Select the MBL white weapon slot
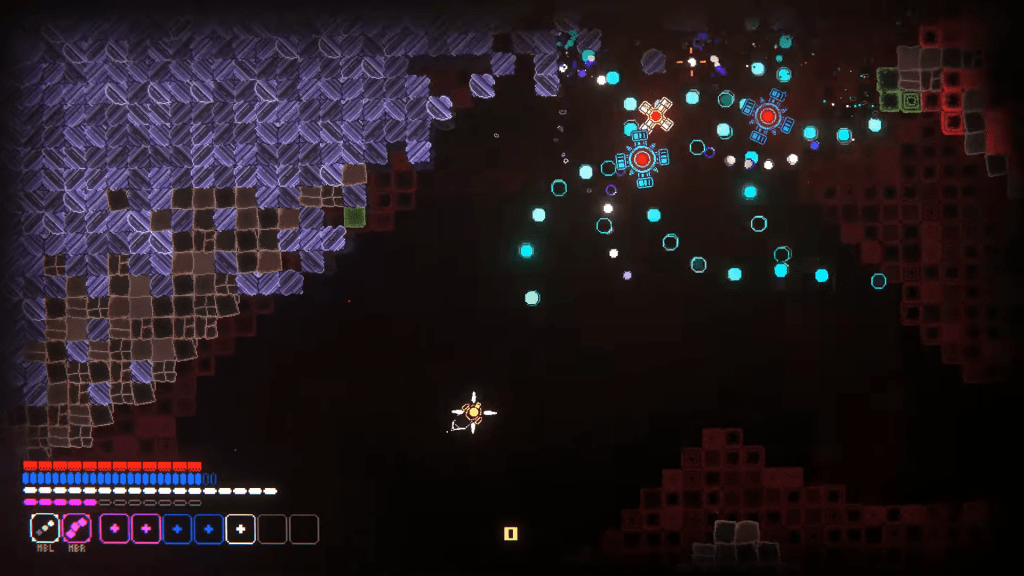1024x576 pixels. pyautogui.click(x=45, y=527)
